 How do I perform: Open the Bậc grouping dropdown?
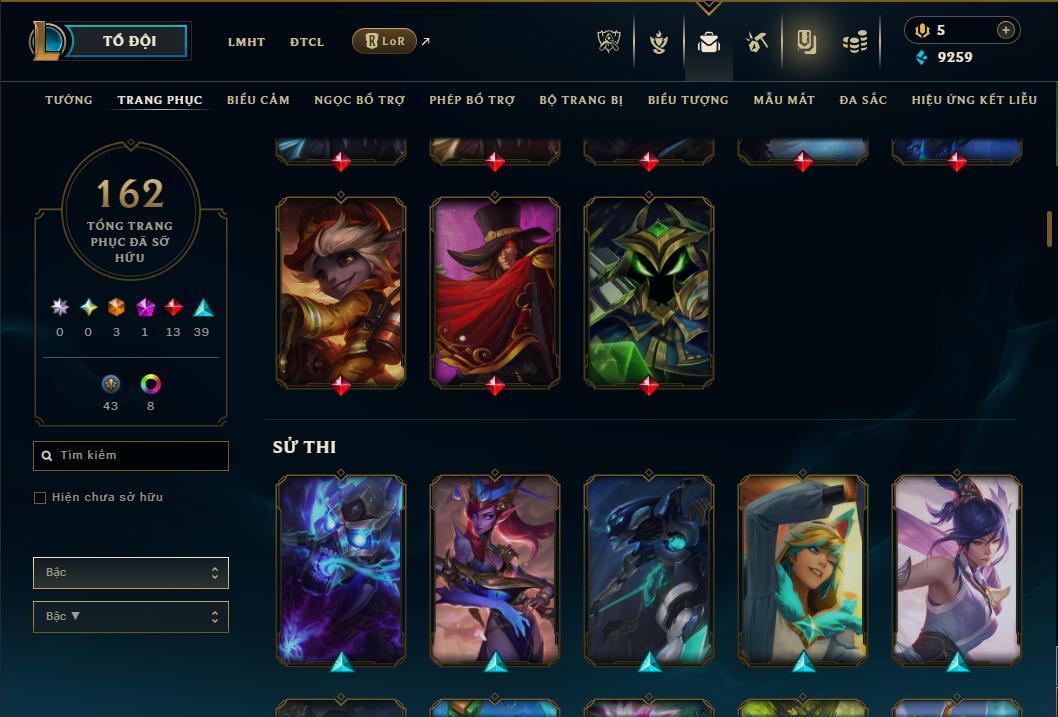(x=131, y=573)
